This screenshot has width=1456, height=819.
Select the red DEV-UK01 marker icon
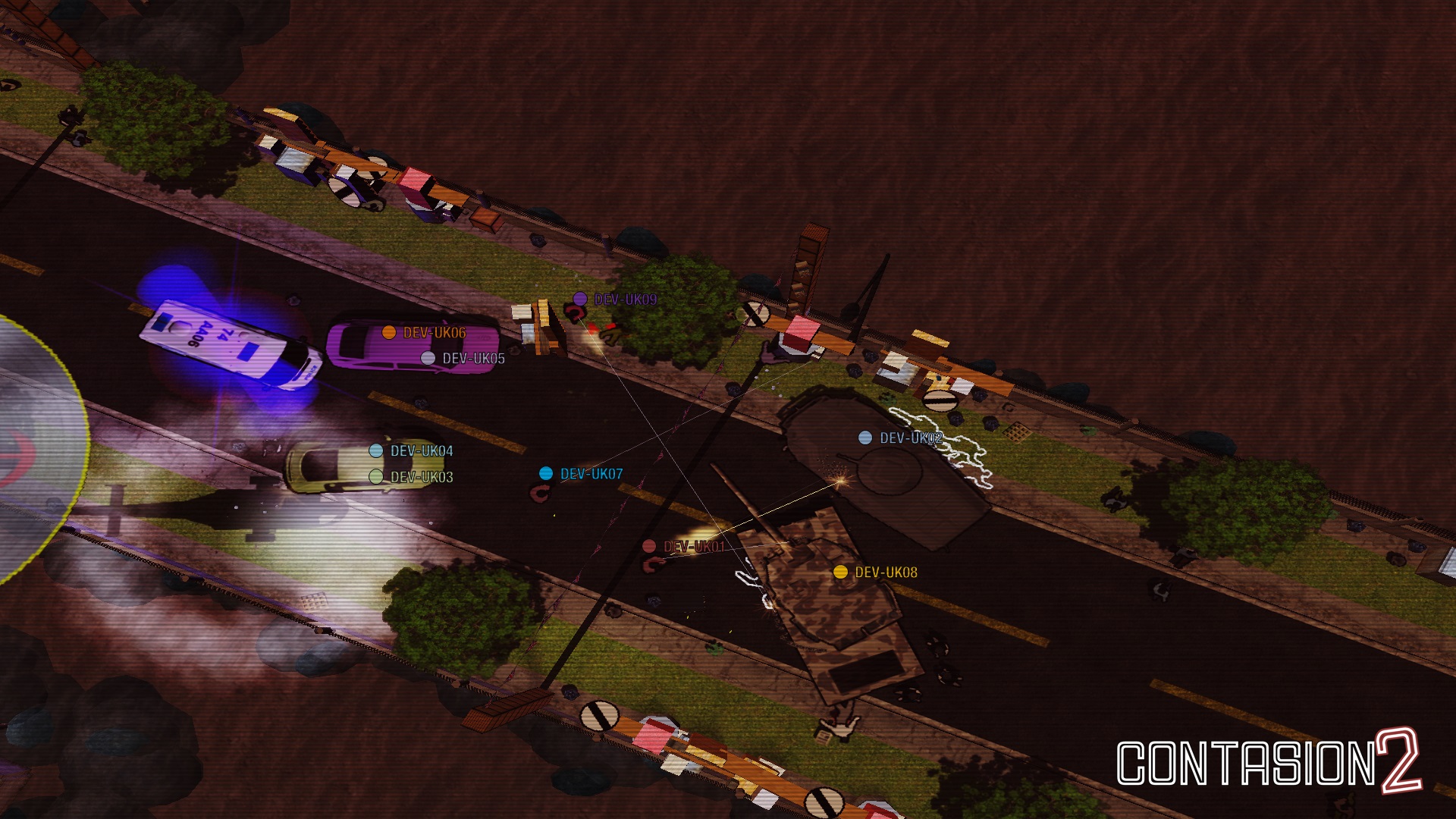tap(650, 545)
